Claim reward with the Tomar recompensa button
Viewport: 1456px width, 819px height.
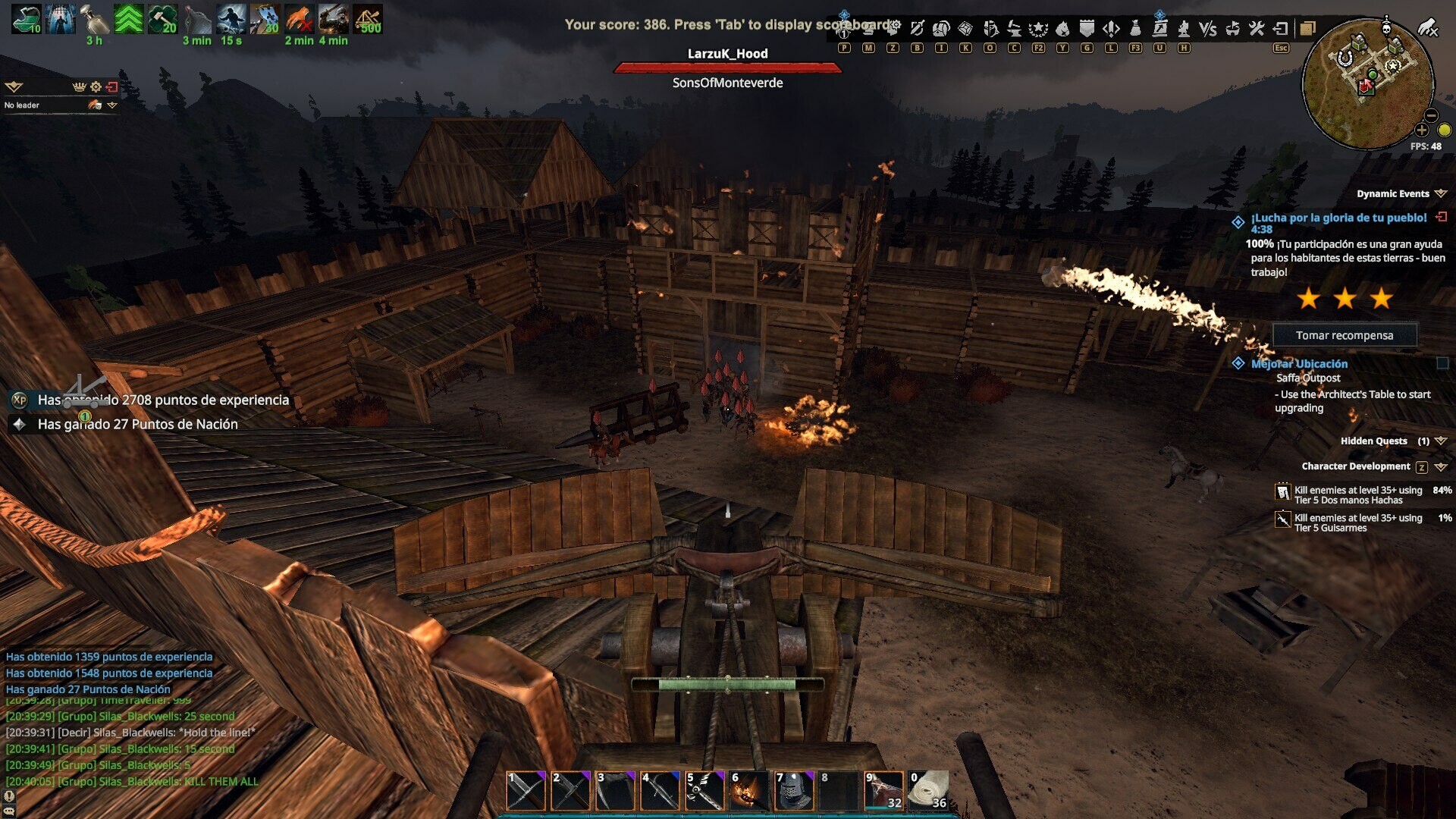[1344, 335]
